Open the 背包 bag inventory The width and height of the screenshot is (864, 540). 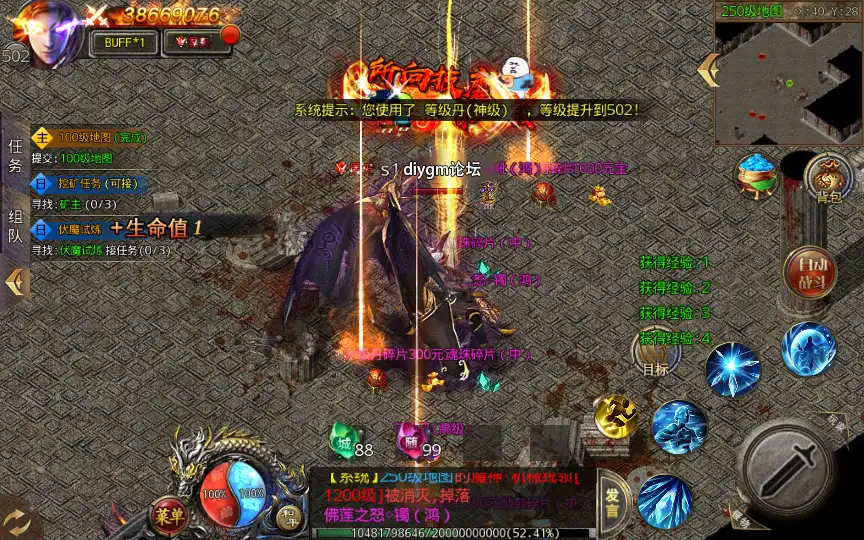(828, 178)
